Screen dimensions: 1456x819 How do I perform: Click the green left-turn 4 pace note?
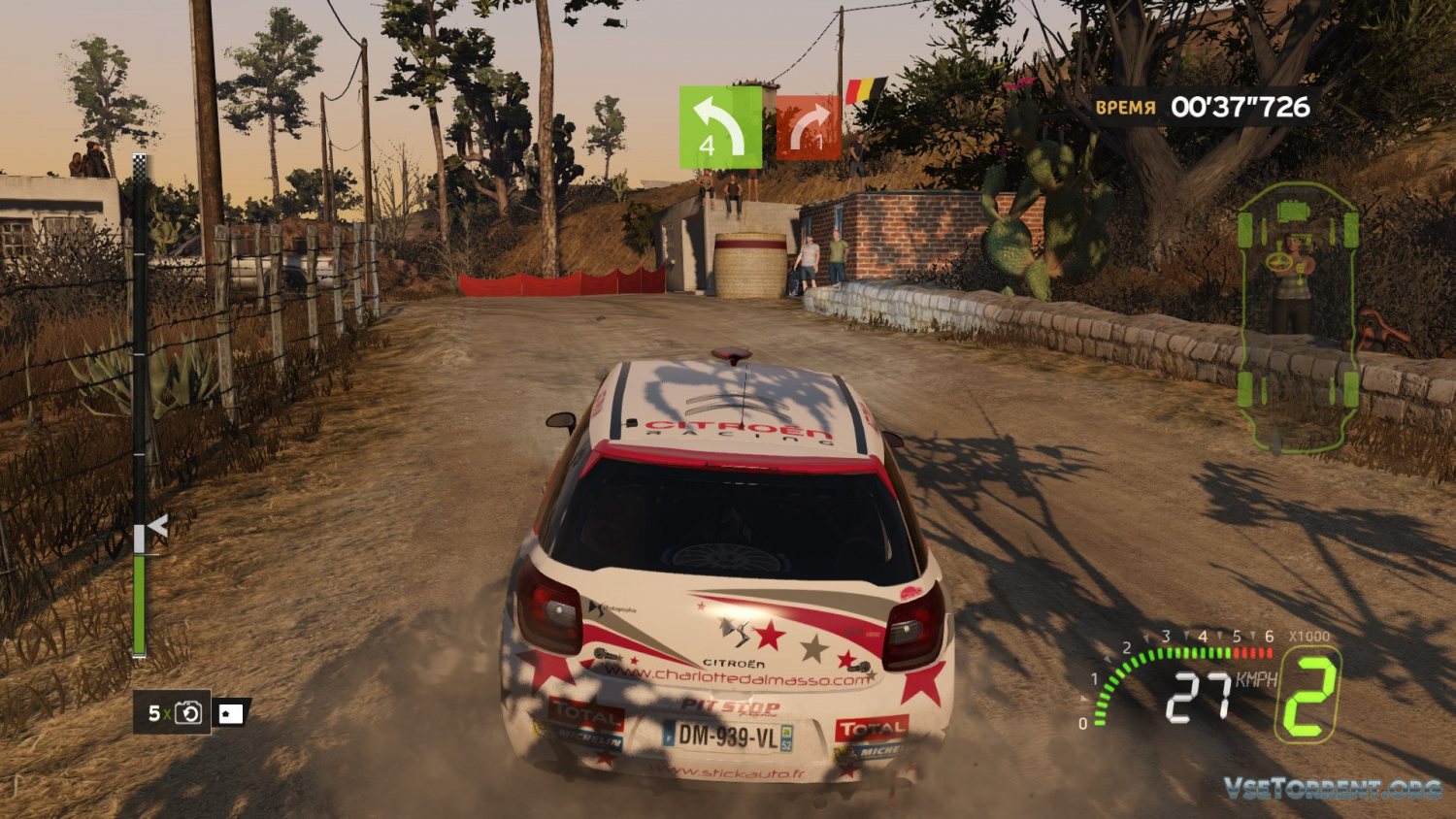[x=720, y=126]
